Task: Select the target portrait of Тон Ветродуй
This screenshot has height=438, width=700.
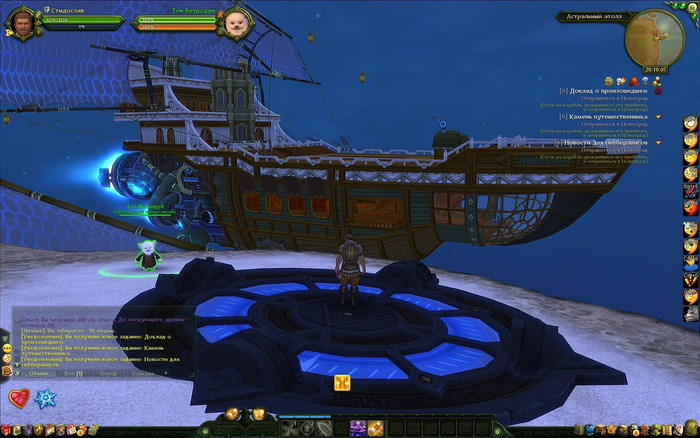Action: click(237, 21)
